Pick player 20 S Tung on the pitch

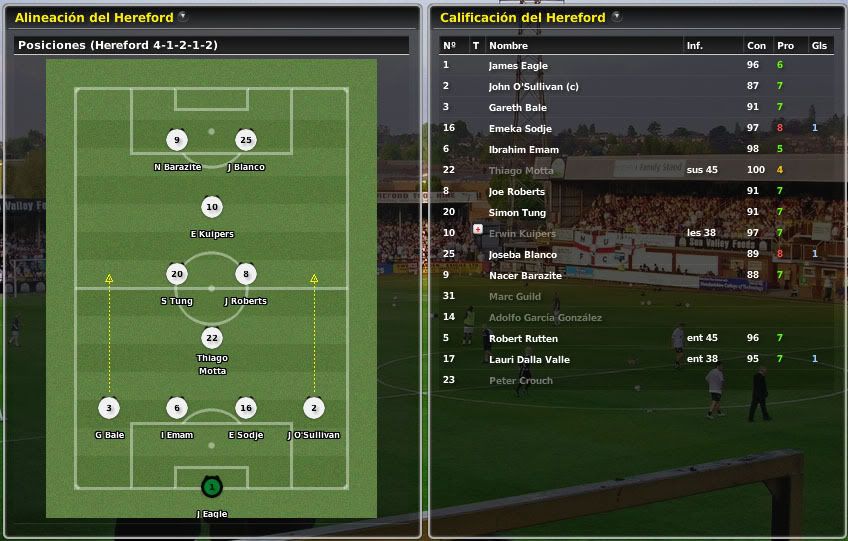point(177,274)
